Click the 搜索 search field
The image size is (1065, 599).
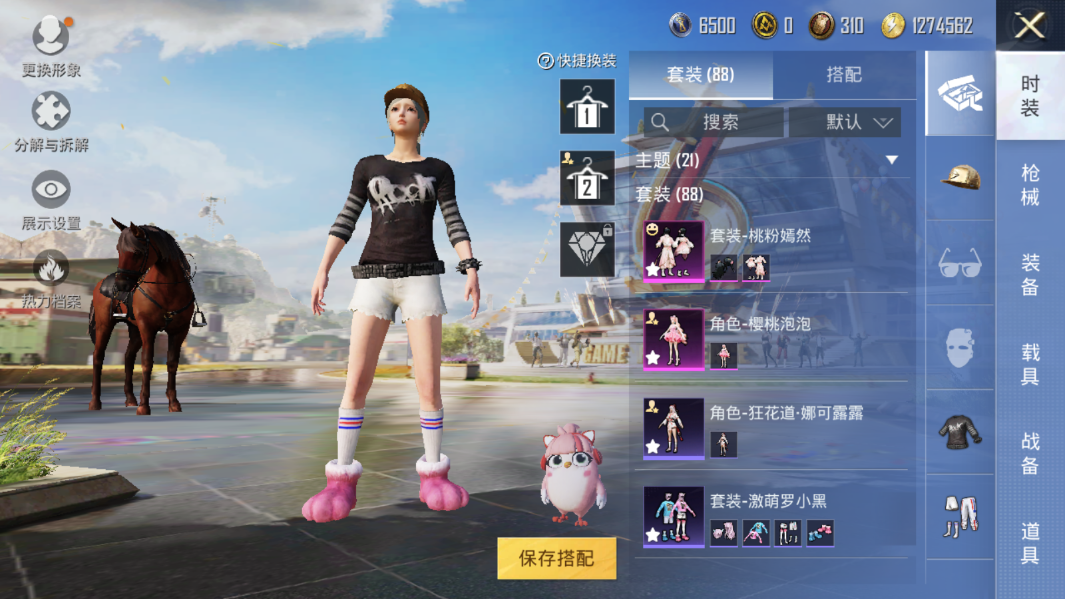pos(714,122)
